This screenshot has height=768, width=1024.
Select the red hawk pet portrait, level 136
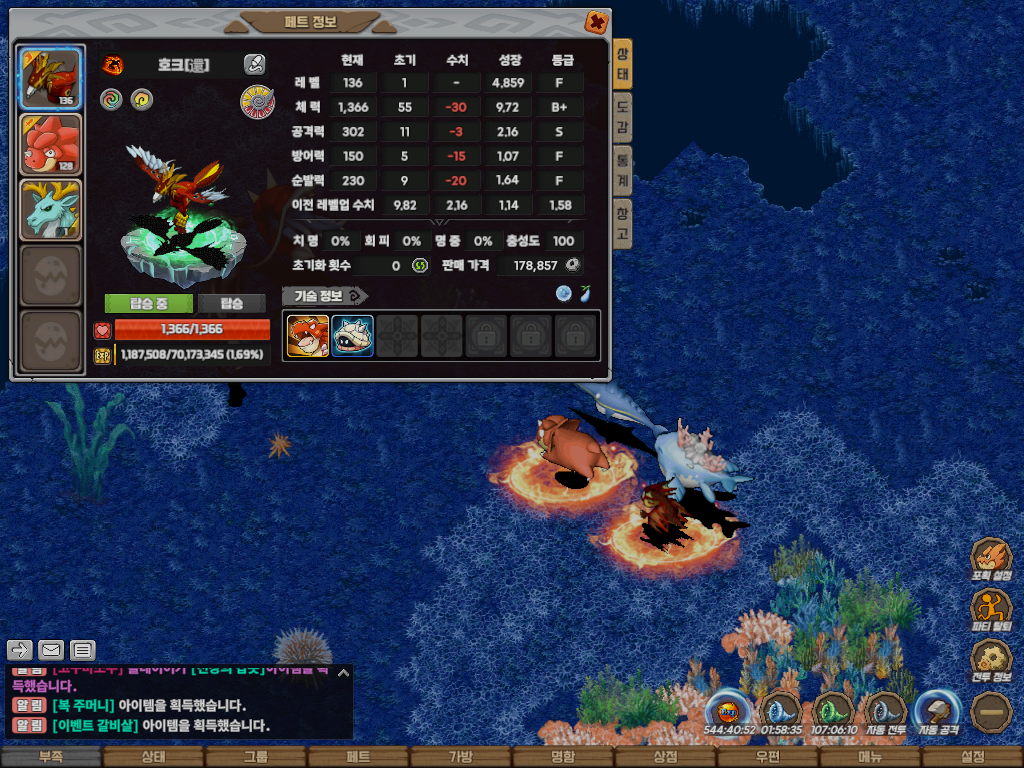click(x=51, y=77)
